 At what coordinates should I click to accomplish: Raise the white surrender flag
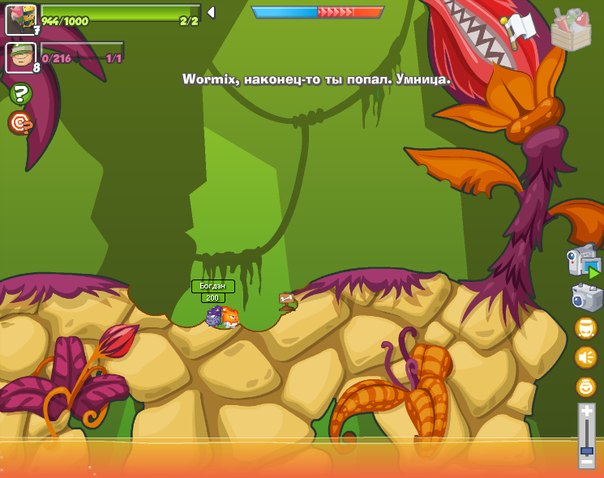point(520,27)
